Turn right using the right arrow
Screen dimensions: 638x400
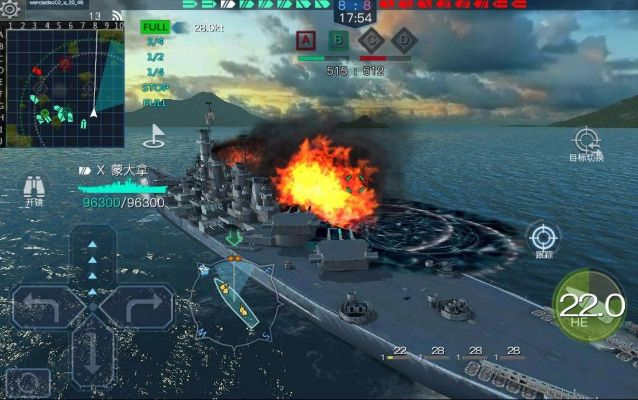(138, 305)
